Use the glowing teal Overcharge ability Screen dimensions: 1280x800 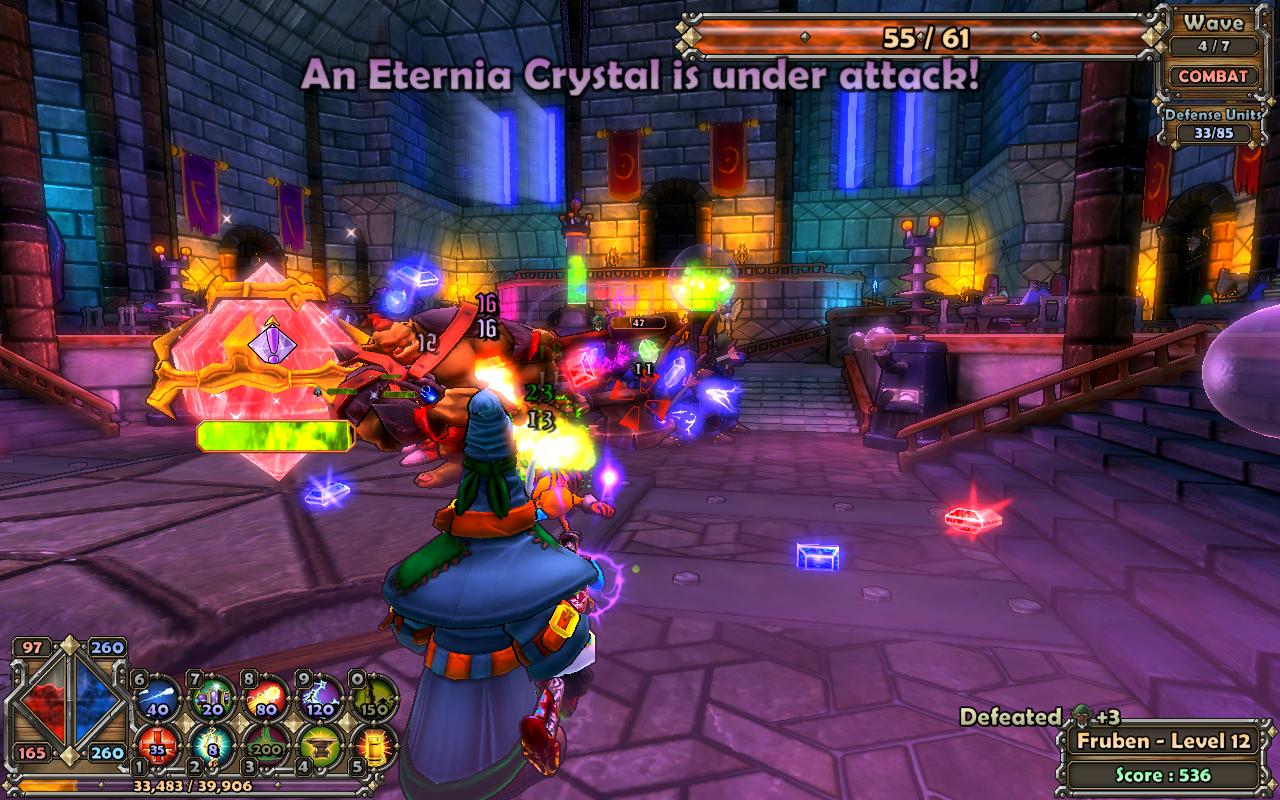(x=212, y=746)
